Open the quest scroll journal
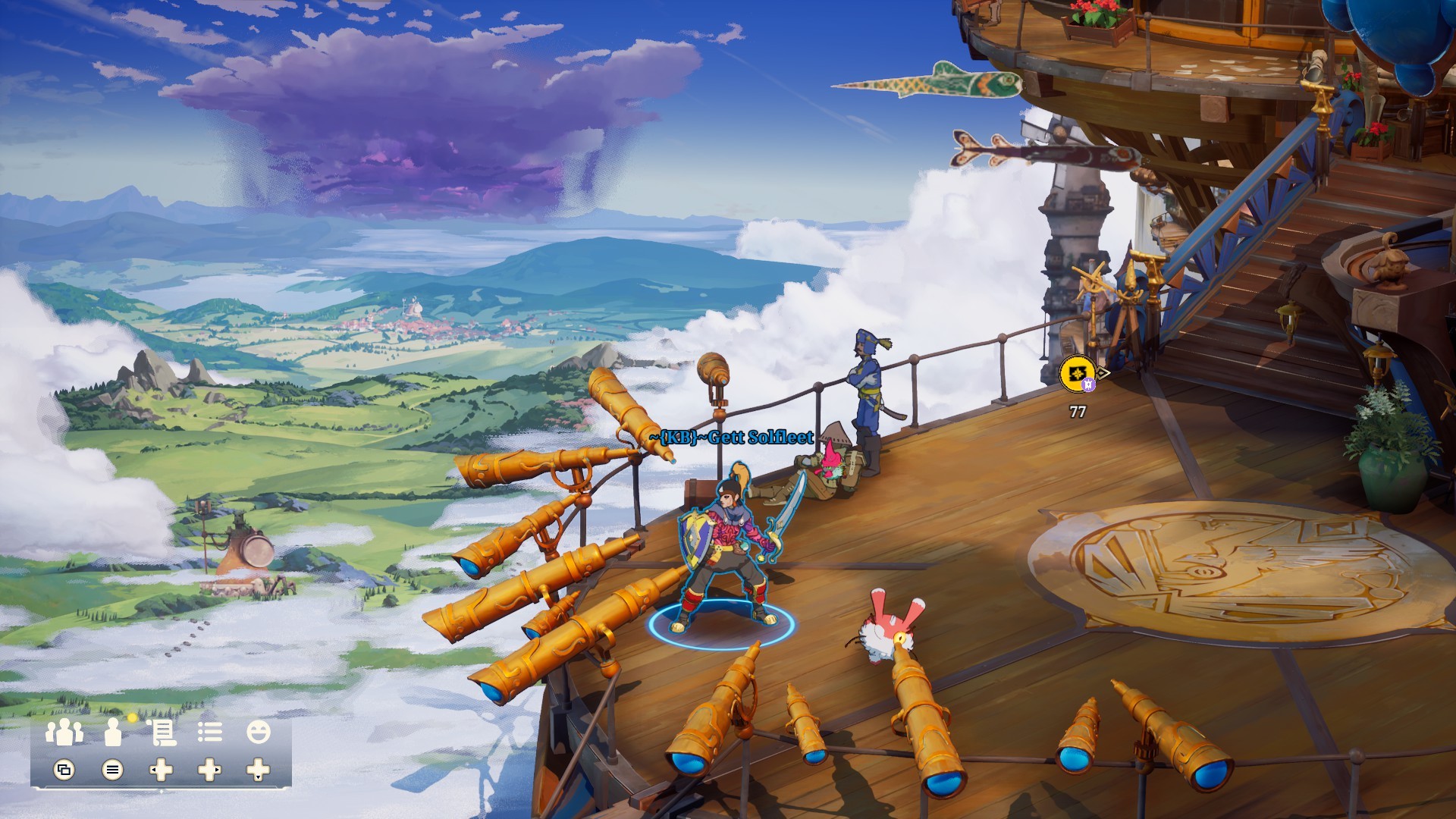 click(x=162, y=733)
